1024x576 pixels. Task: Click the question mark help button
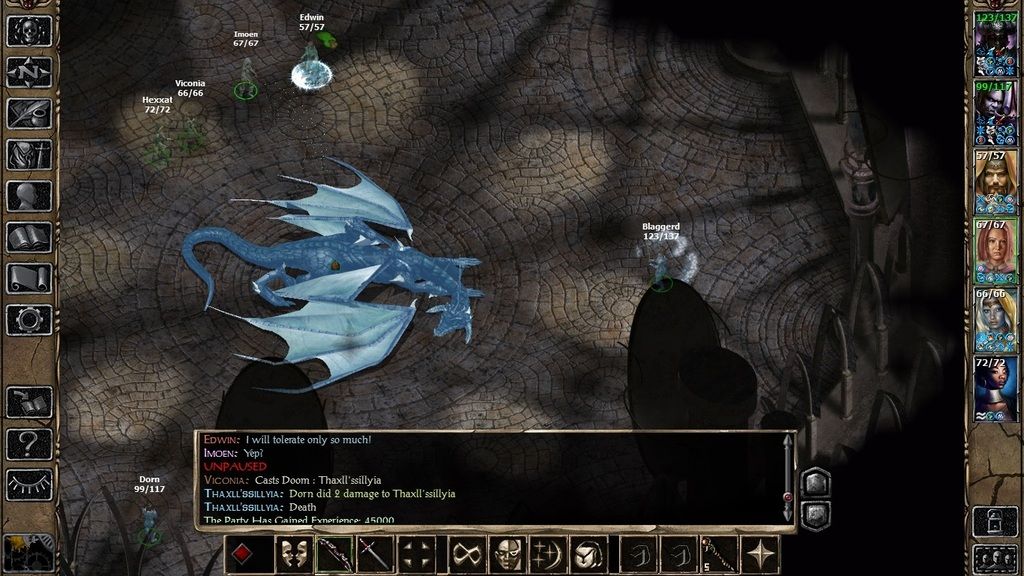(29, 441)
